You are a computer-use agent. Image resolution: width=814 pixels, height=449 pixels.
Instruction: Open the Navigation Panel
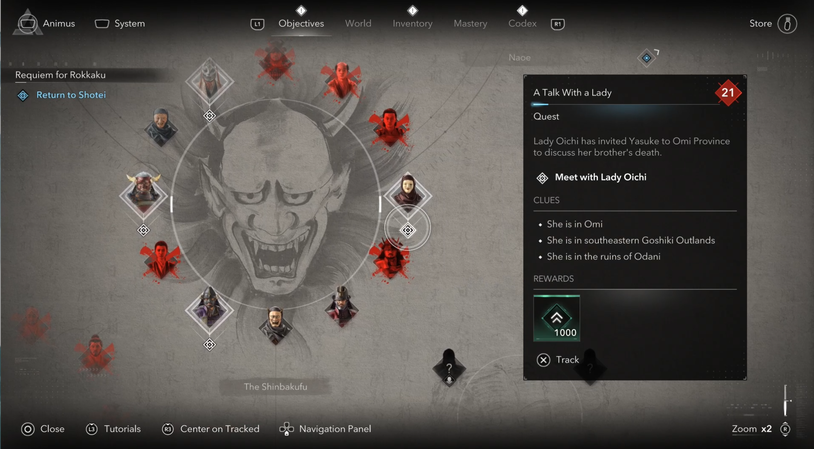[x=325, y=429]
